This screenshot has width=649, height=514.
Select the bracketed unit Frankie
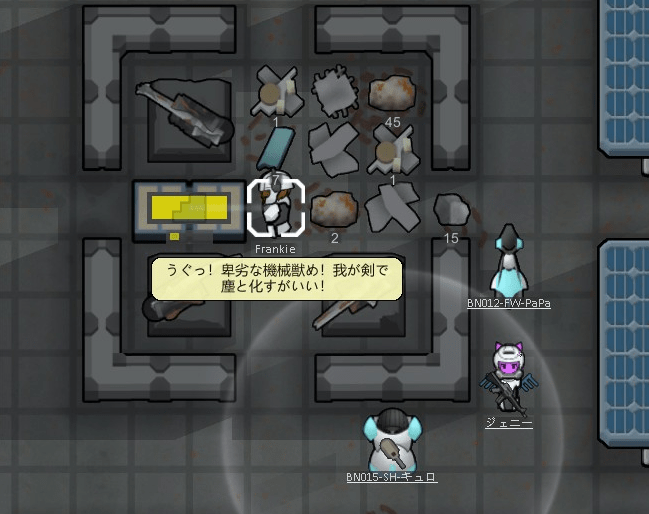[x=275, y=208]
